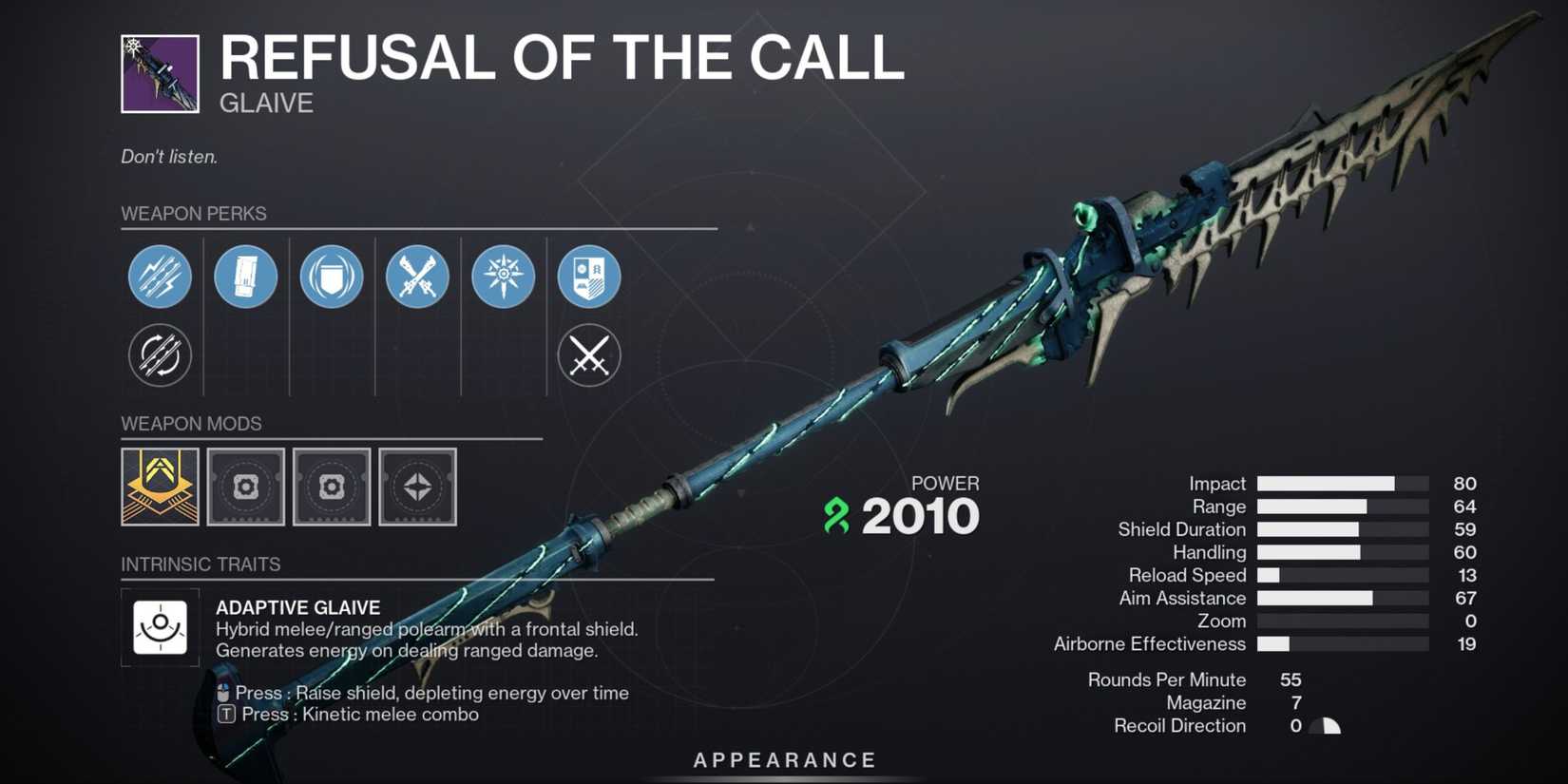Select the crossed swords weapon perk
1568x784 pixels.
pos(417,277)
